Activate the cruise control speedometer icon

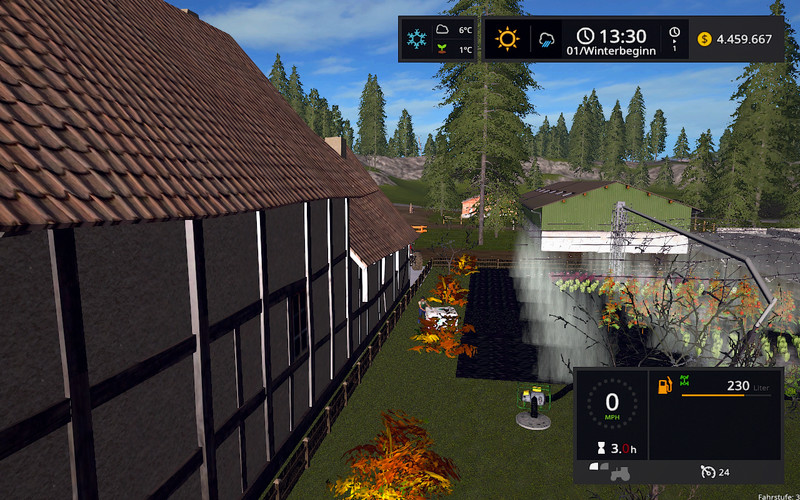point(707,472)
